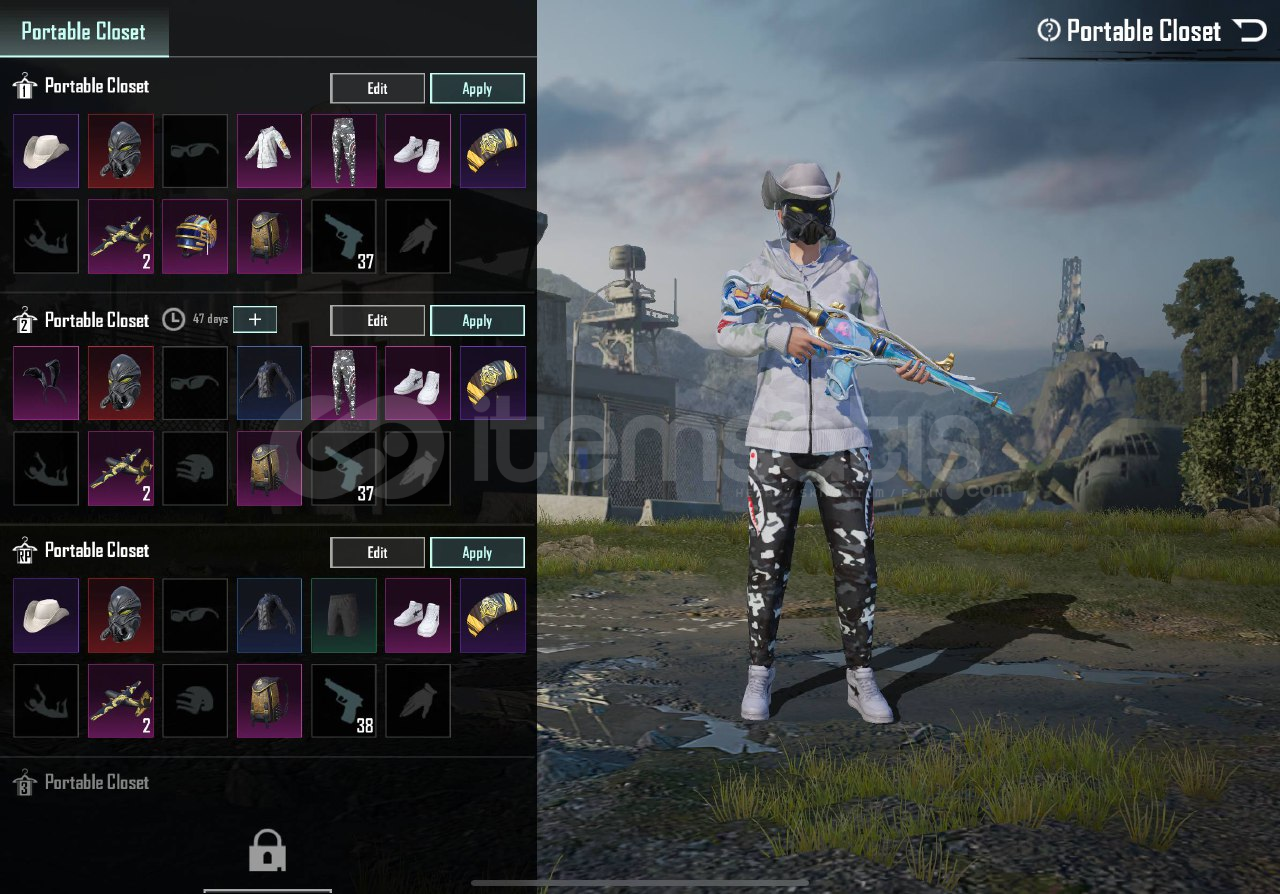Screen dimensions: 1280x894
Task: Choose the blue and gold helmet slot
Action: coord(195,236)
